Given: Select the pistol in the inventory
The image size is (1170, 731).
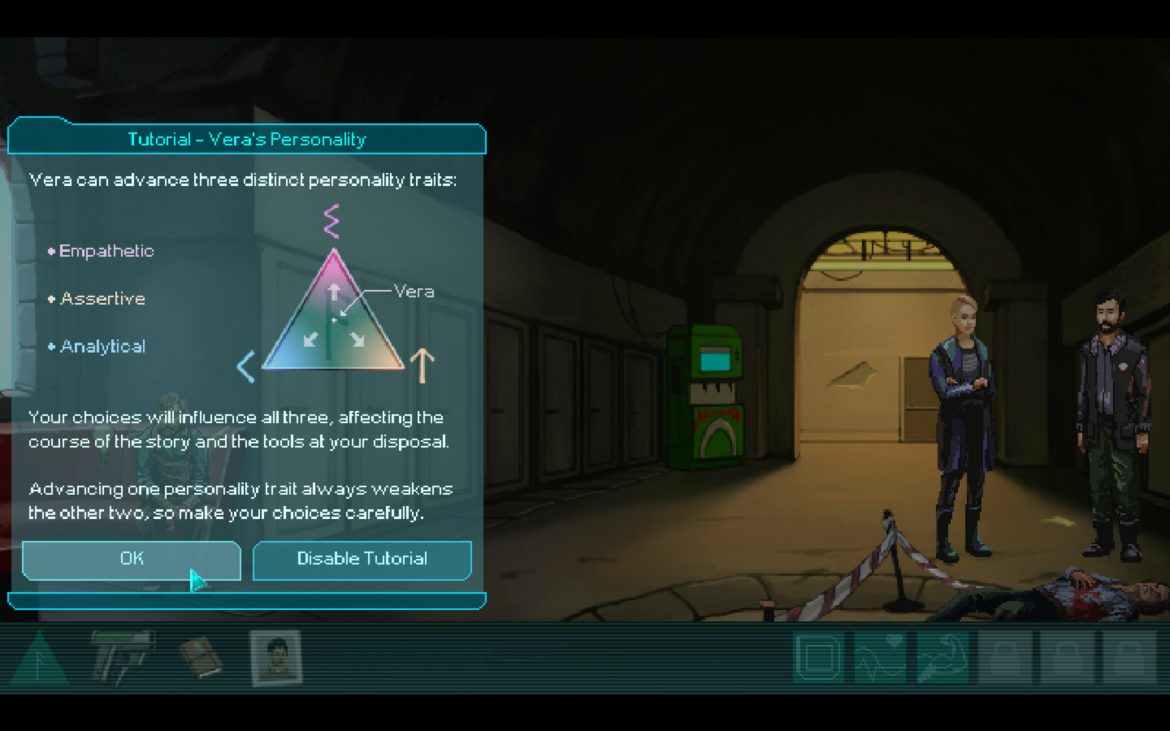Looking at the screenshot, I should 122,655.
